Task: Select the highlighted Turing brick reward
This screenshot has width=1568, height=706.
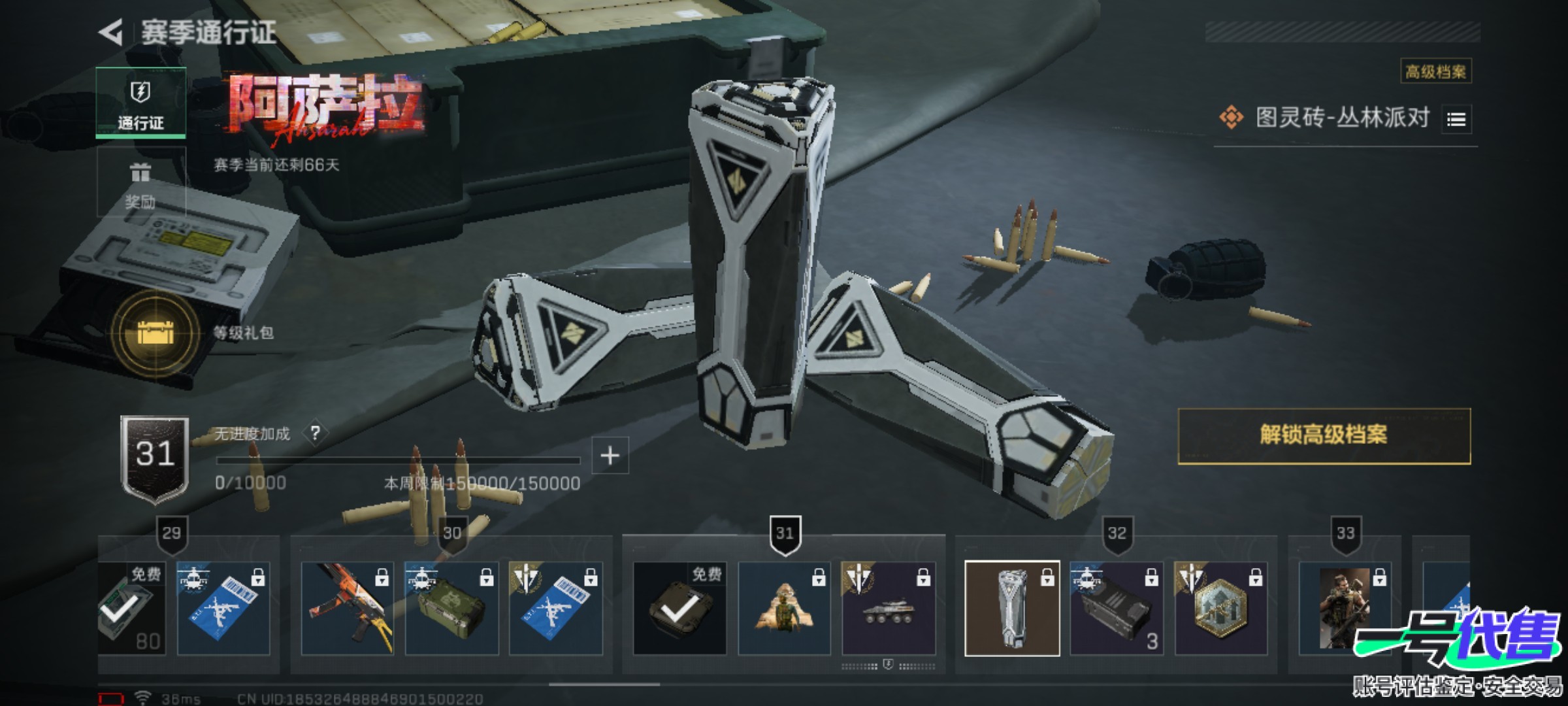Action: point(1012,609)
